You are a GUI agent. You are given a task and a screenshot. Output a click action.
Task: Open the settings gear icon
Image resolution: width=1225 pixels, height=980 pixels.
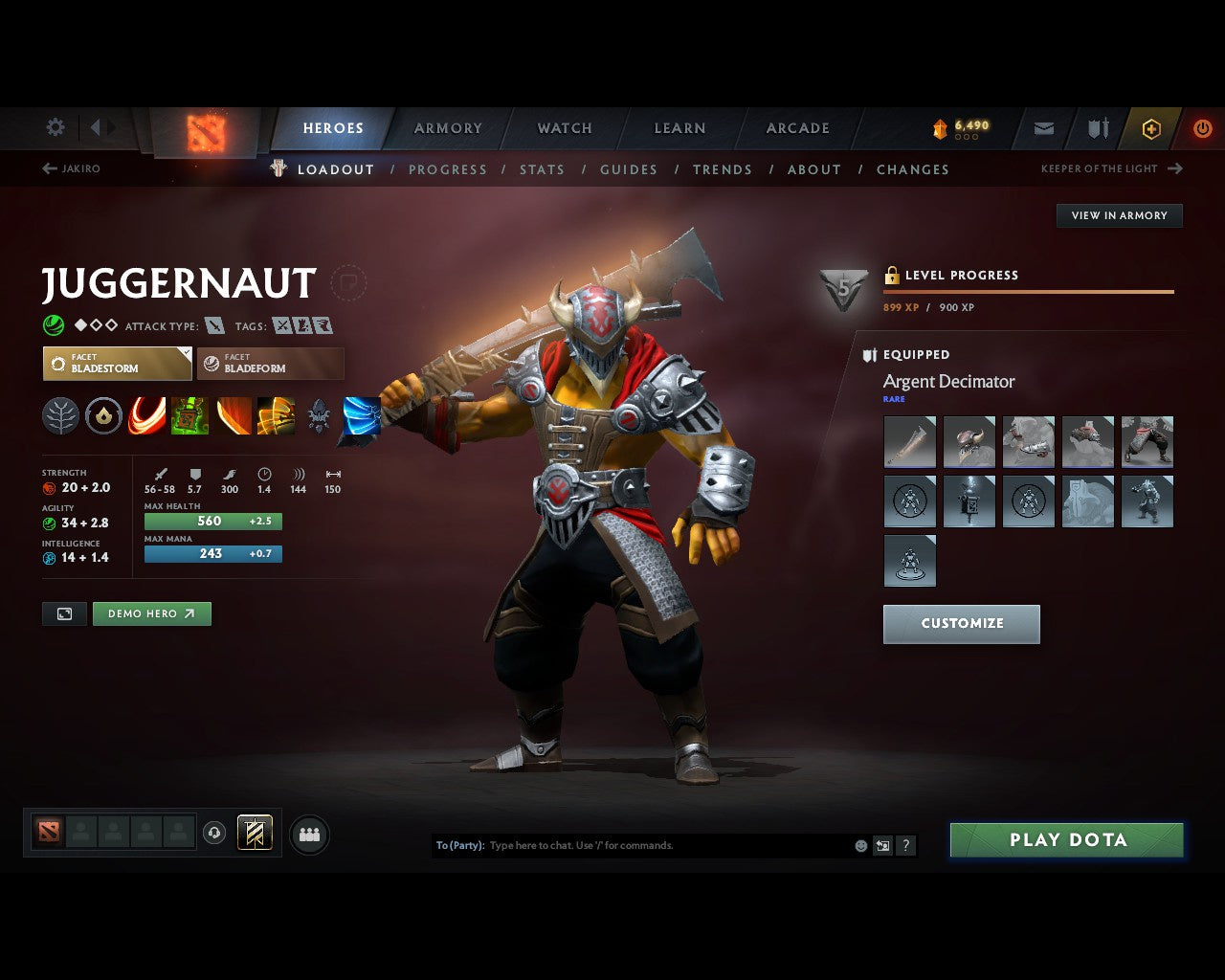click(55, 127)
